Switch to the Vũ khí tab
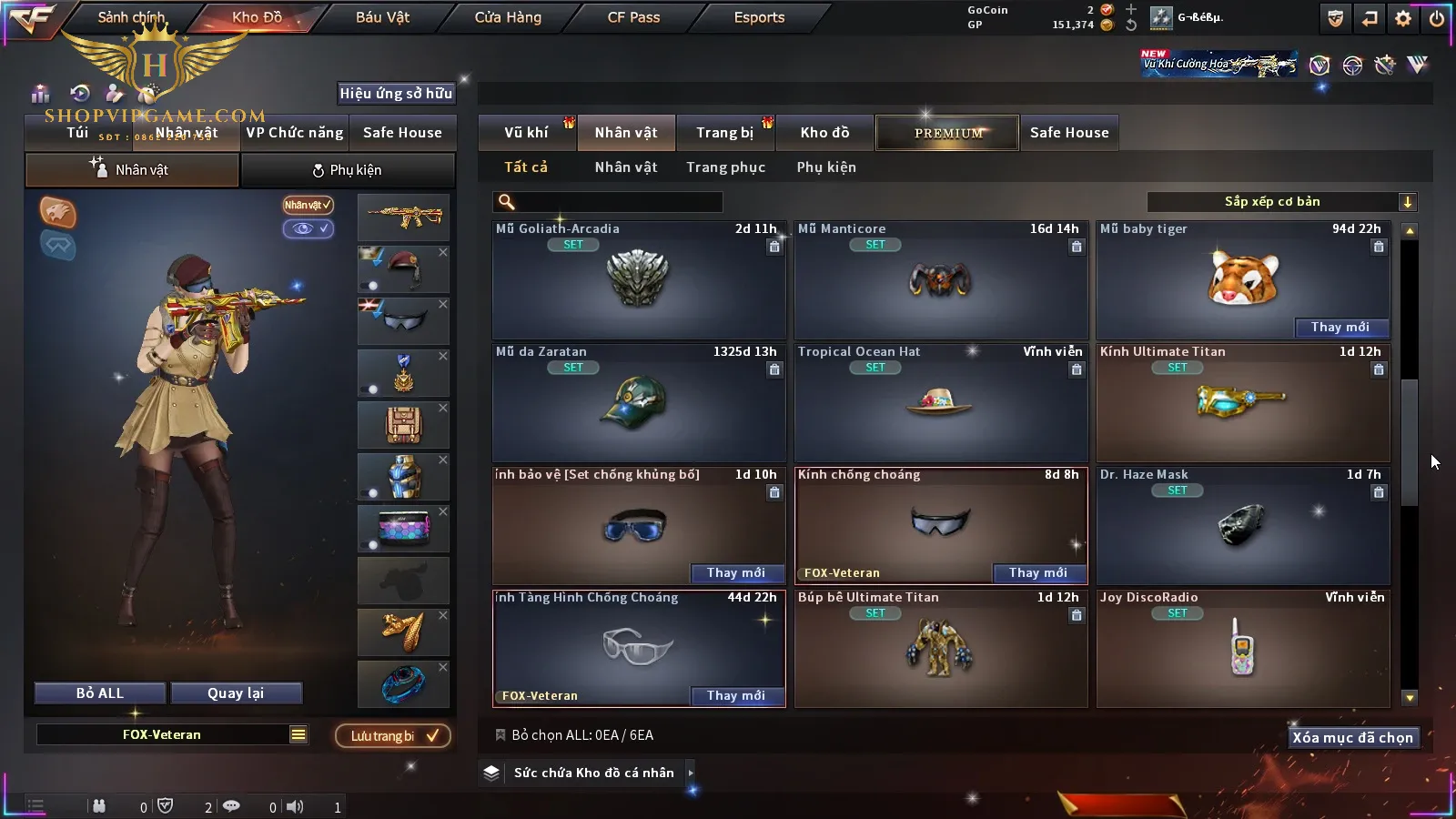Viewport: 1456px width, 819px height. [526, 133]
